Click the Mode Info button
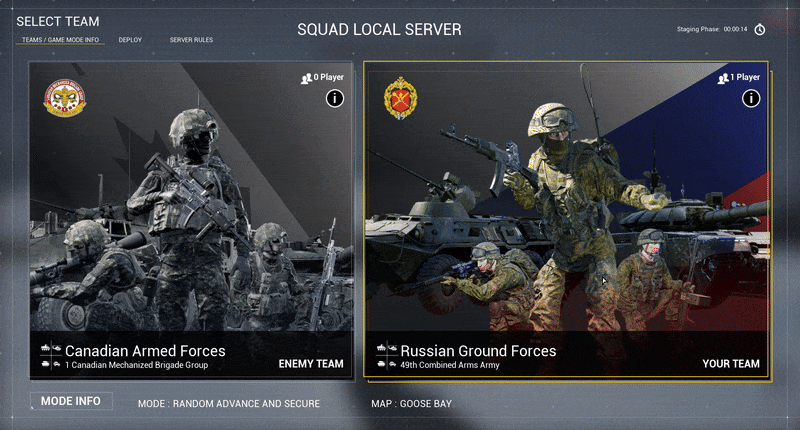Viewport: 800px width, 430px height. [x=71, y=401]
